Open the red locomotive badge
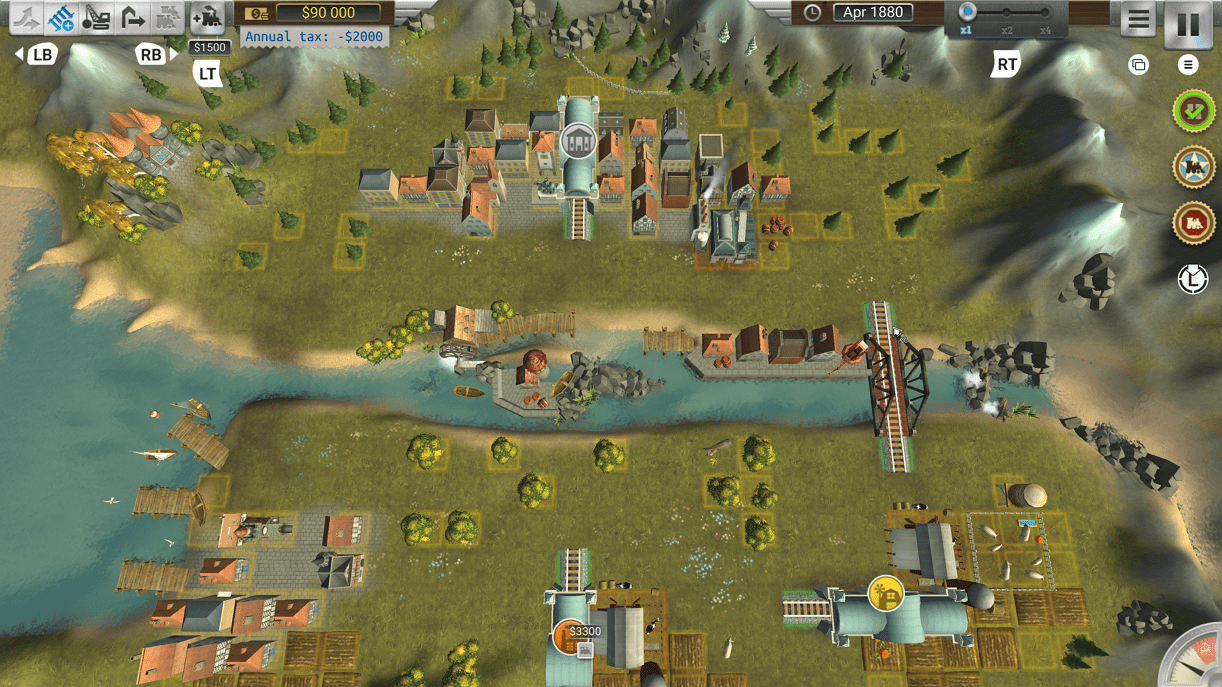 coord(1193,224)
